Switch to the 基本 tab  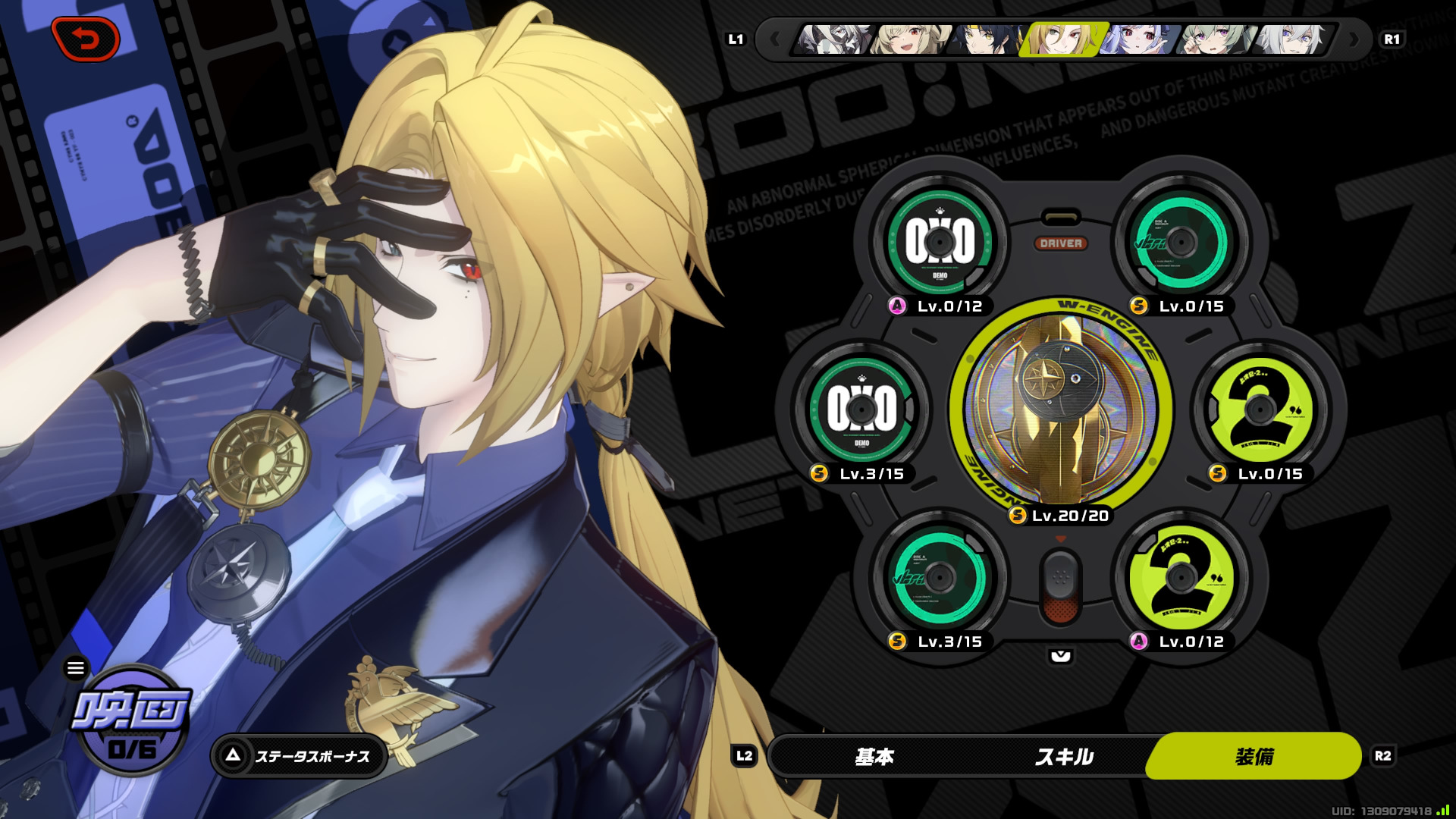tap(874, 756)
